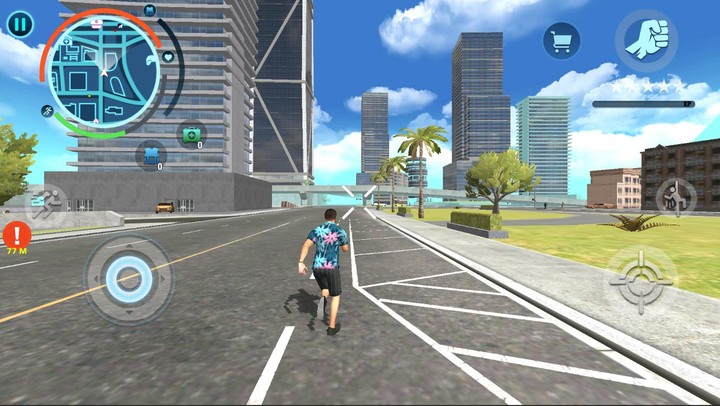Toggle the sprint running button
The width and height of the screenshot is (720, 406).
44,204
